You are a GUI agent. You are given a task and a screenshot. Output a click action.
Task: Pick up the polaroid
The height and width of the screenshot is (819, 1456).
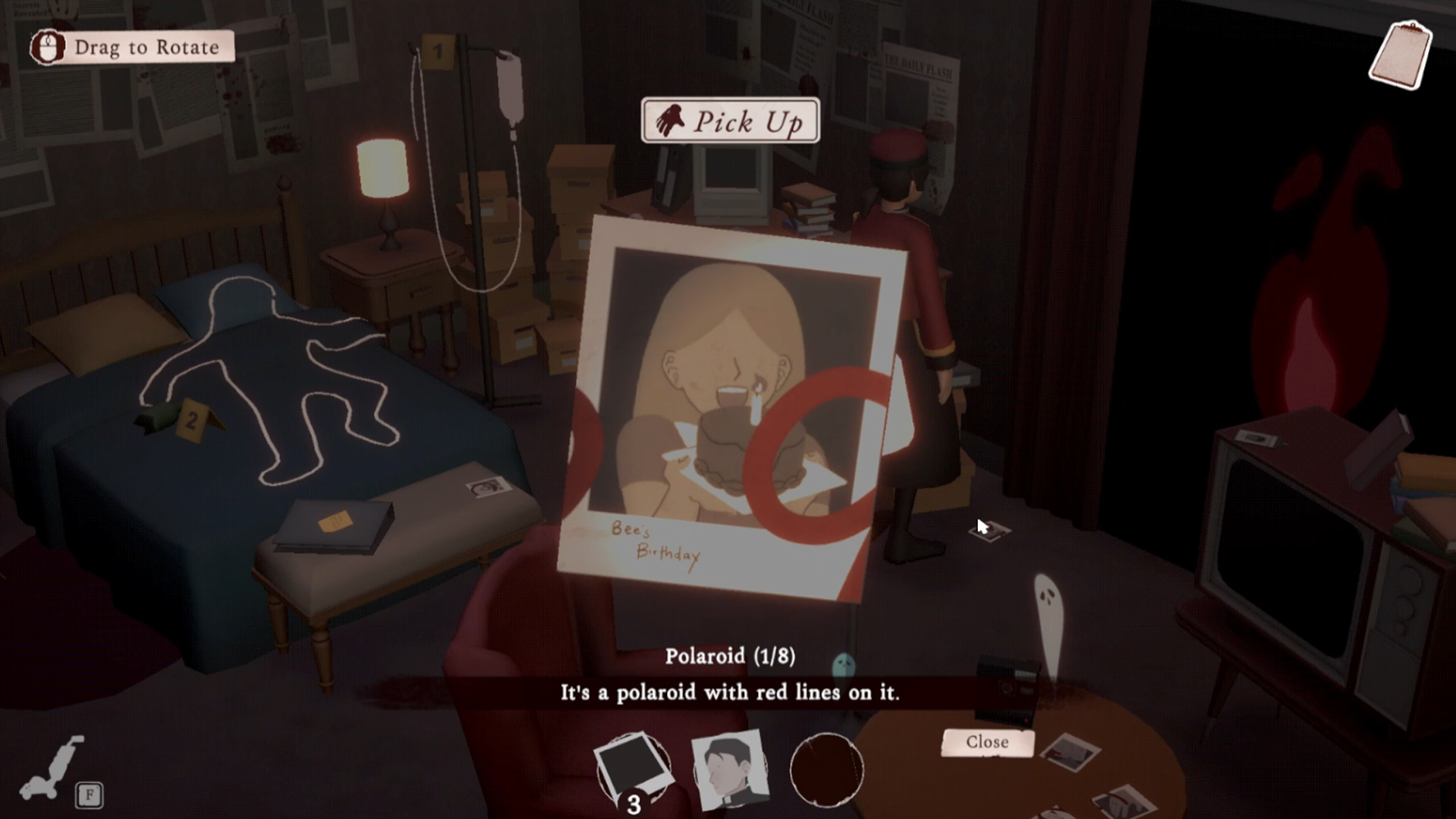tap(730, 121)
